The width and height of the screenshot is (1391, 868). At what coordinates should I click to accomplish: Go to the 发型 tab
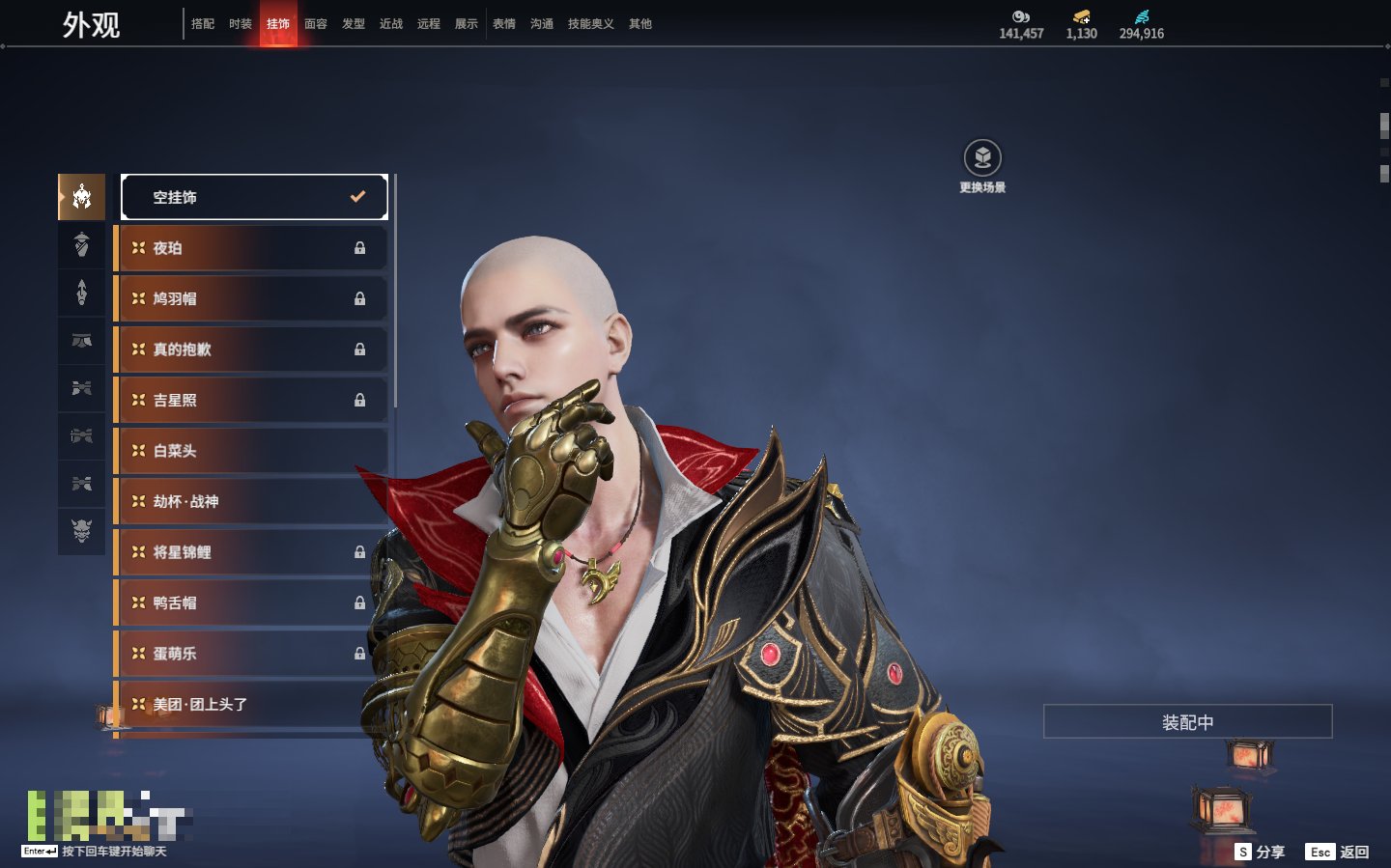click(354, 24)
